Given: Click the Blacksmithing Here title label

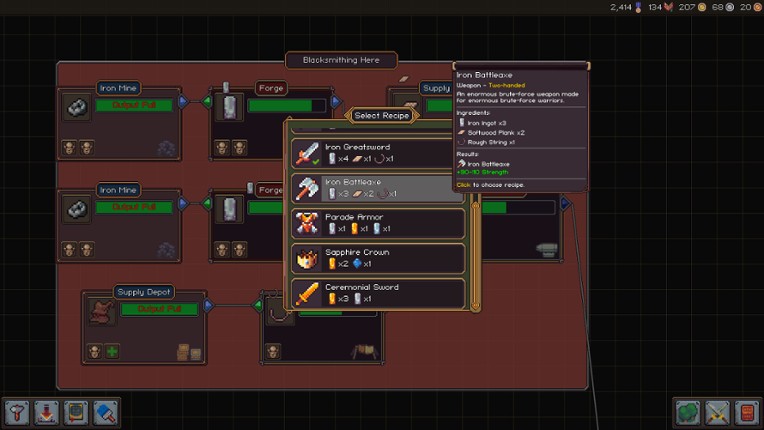Looking at the screenshot, I should click(341, 60).
